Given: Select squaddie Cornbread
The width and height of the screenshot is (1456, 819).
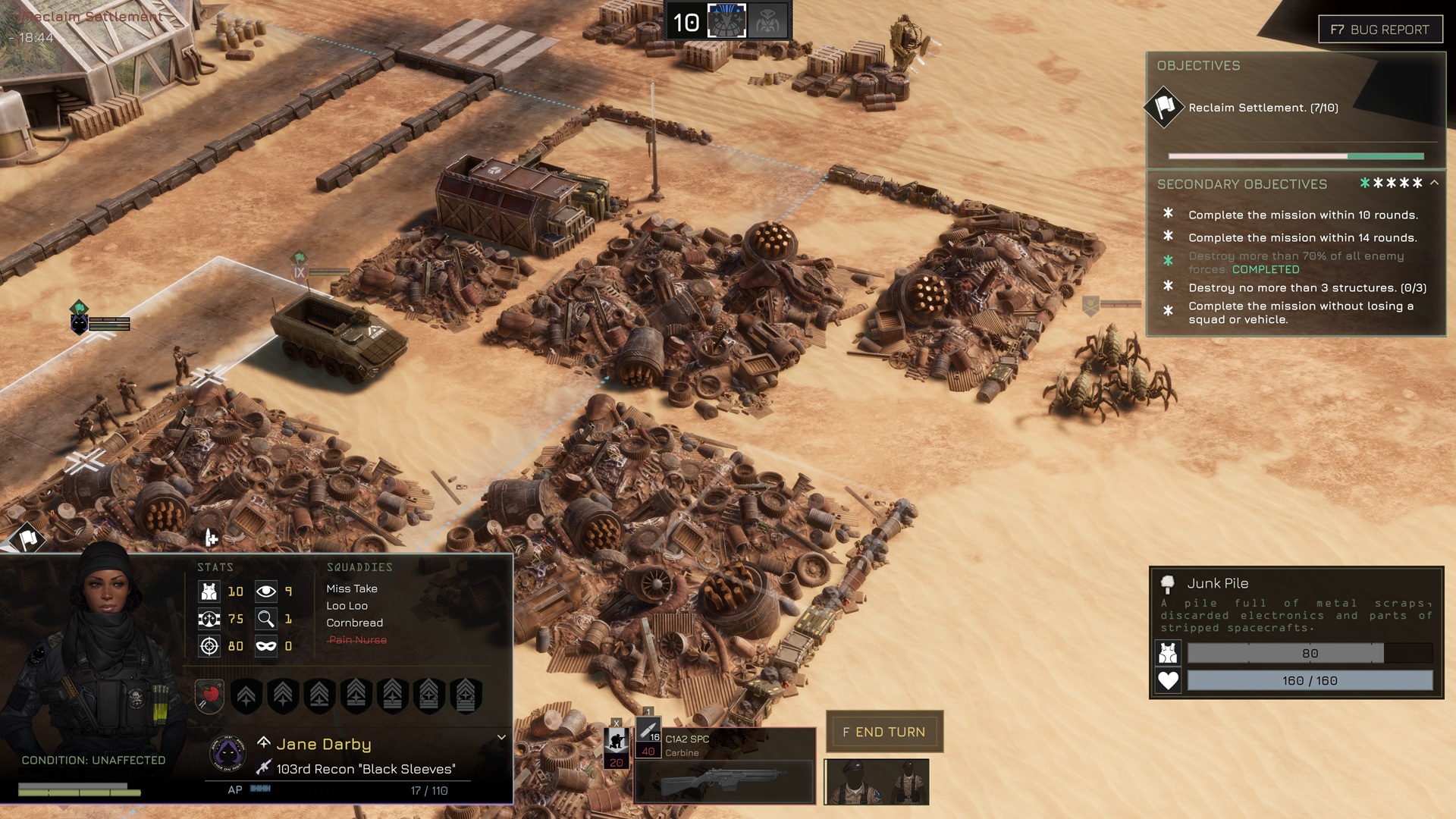Looking at the screenshot, I should coord(354,623).
